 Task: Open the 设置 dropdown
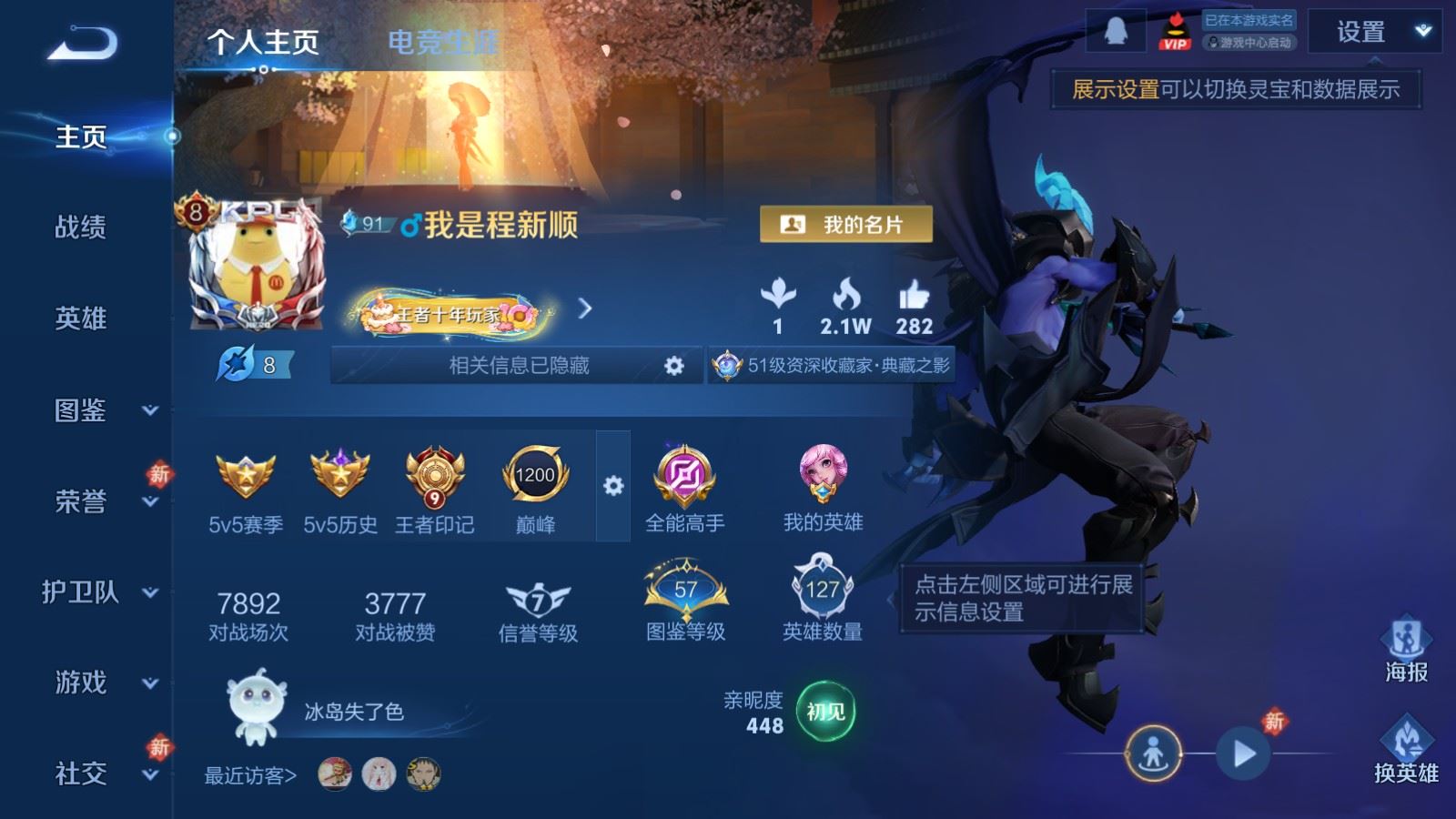[1374, 32]
